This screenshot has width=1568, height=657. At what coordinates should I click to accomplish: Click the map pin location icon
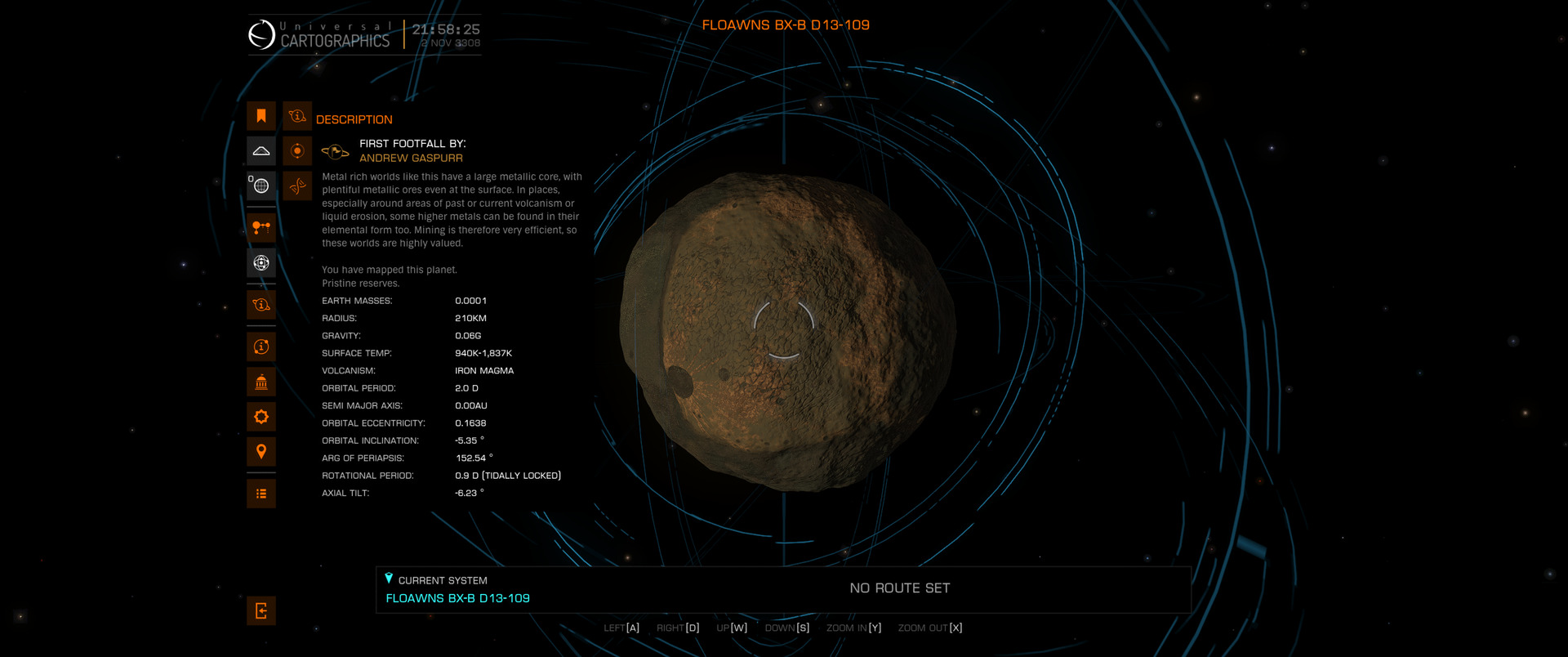tap(261, 451)
